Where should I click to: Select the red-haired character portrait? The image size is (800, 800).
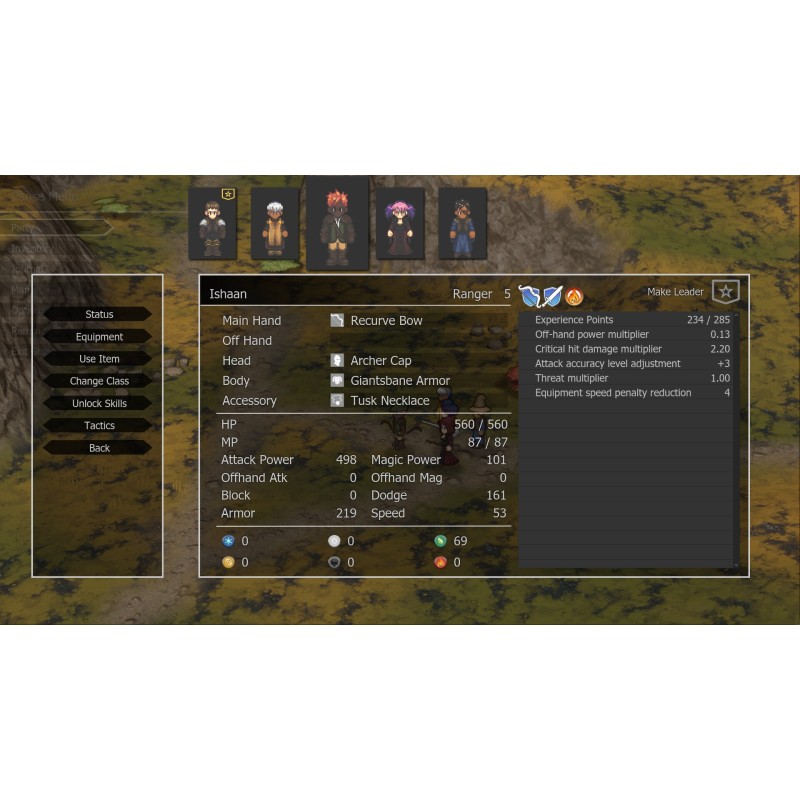coord(337,224)
